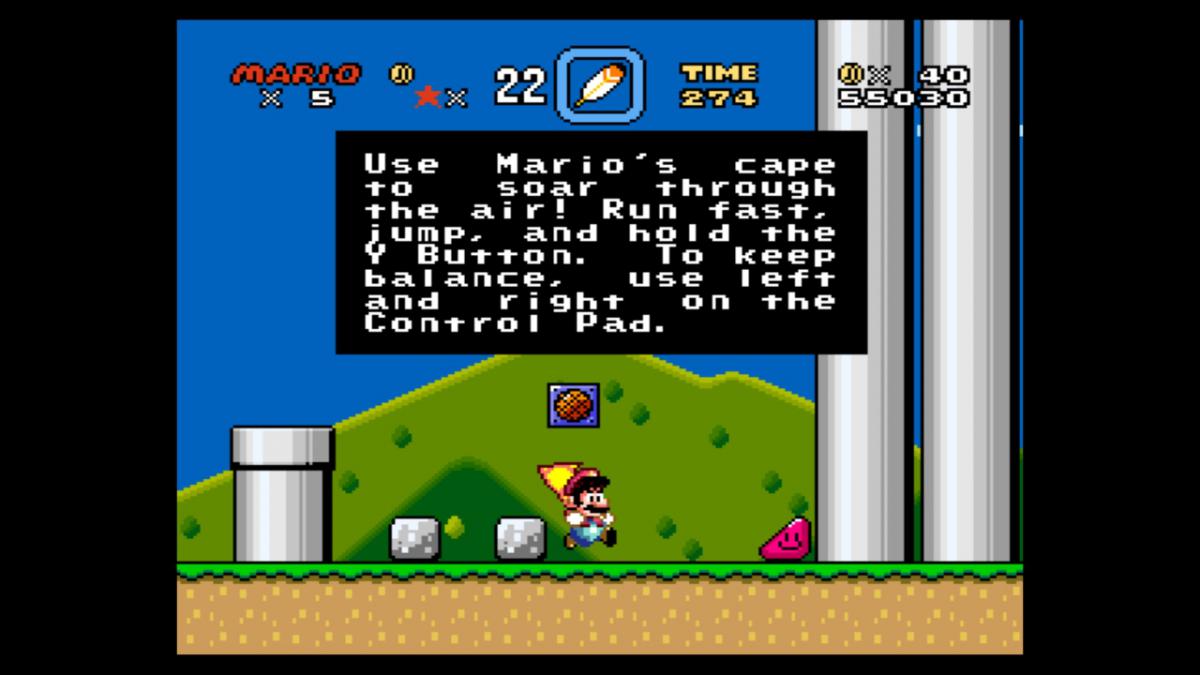Viewport: 1200px width, 675px height.
Task: Select the cape feather reserve item box
Action: pyautogui.click(x=600, y=86)
